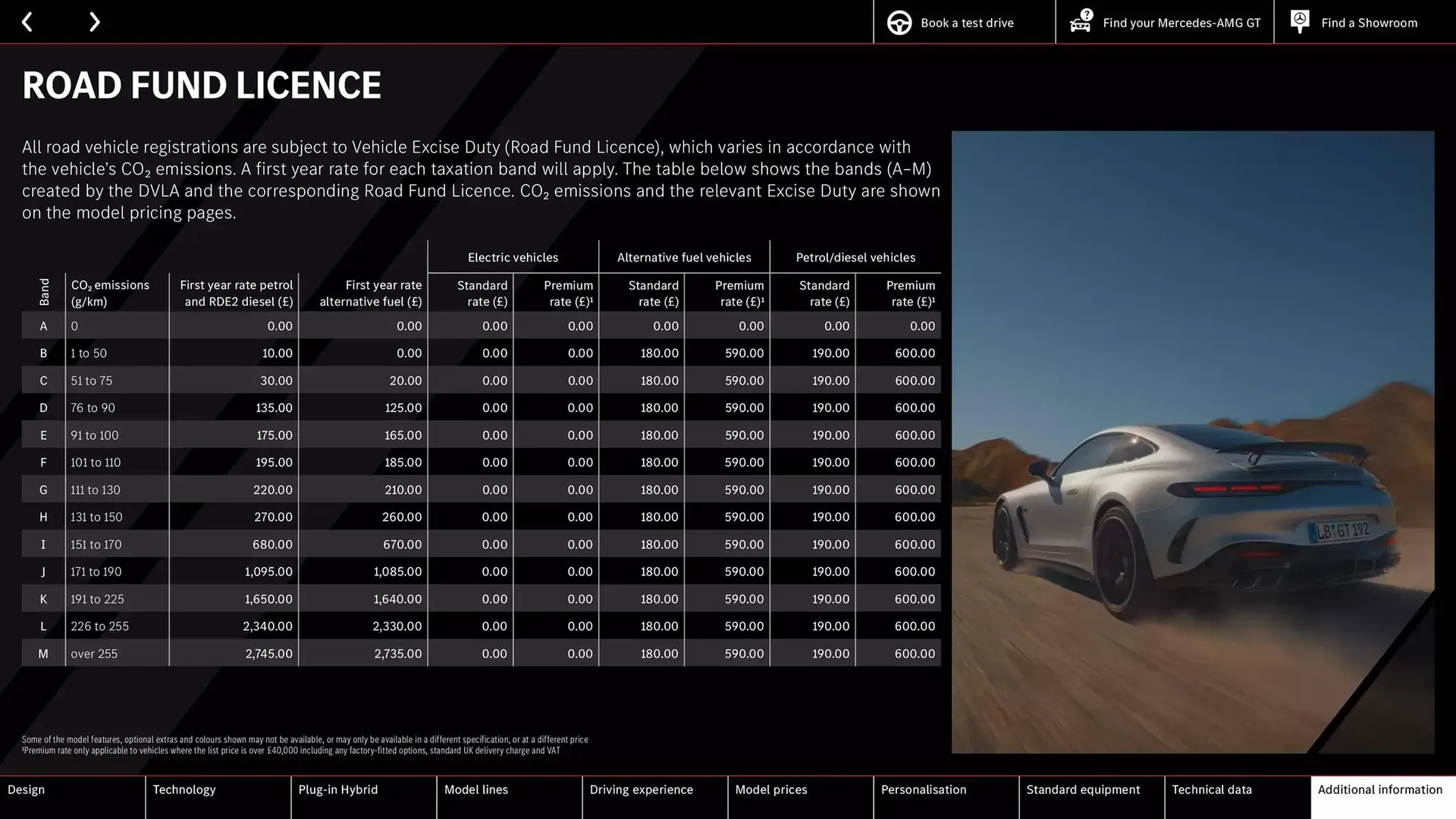This screenshot has height=819, width=1456.
Task: Show the Driving experience tab
Action: click(x=654, y=796)
